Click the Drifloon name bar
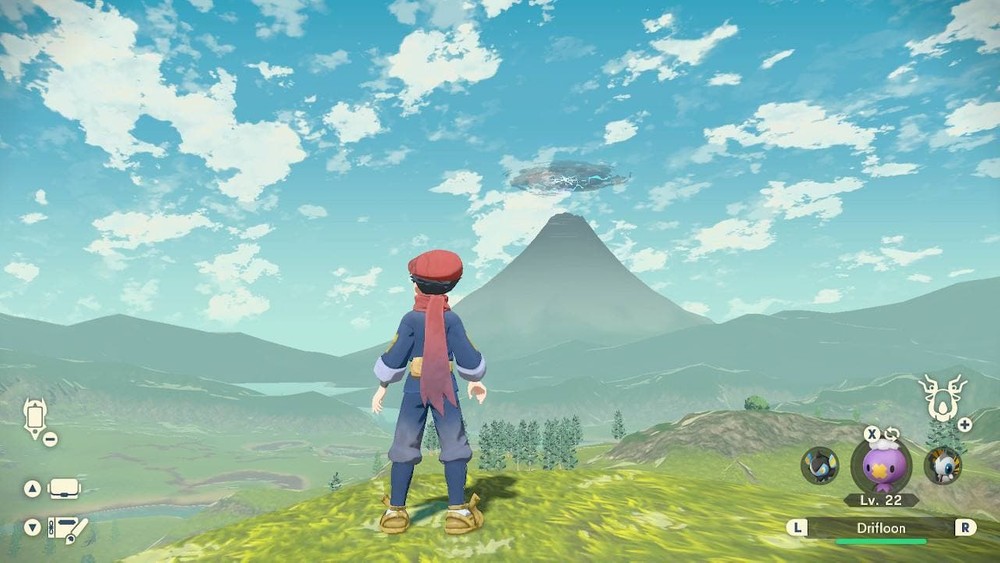 [x=881, y=527]
